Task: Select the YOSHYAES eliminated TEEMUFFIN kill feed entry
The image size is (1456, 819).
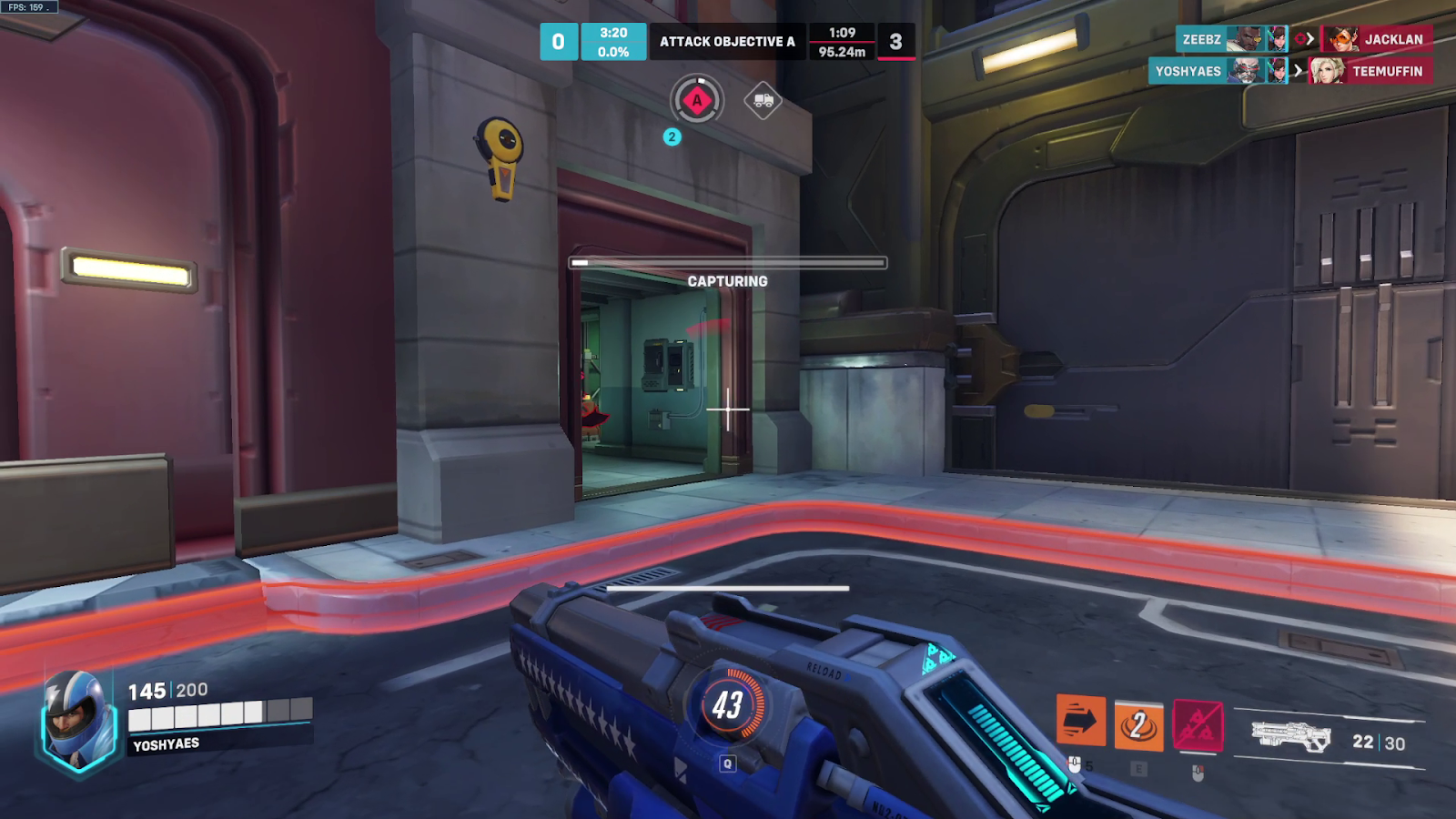Action: (x=1290, y=71)
